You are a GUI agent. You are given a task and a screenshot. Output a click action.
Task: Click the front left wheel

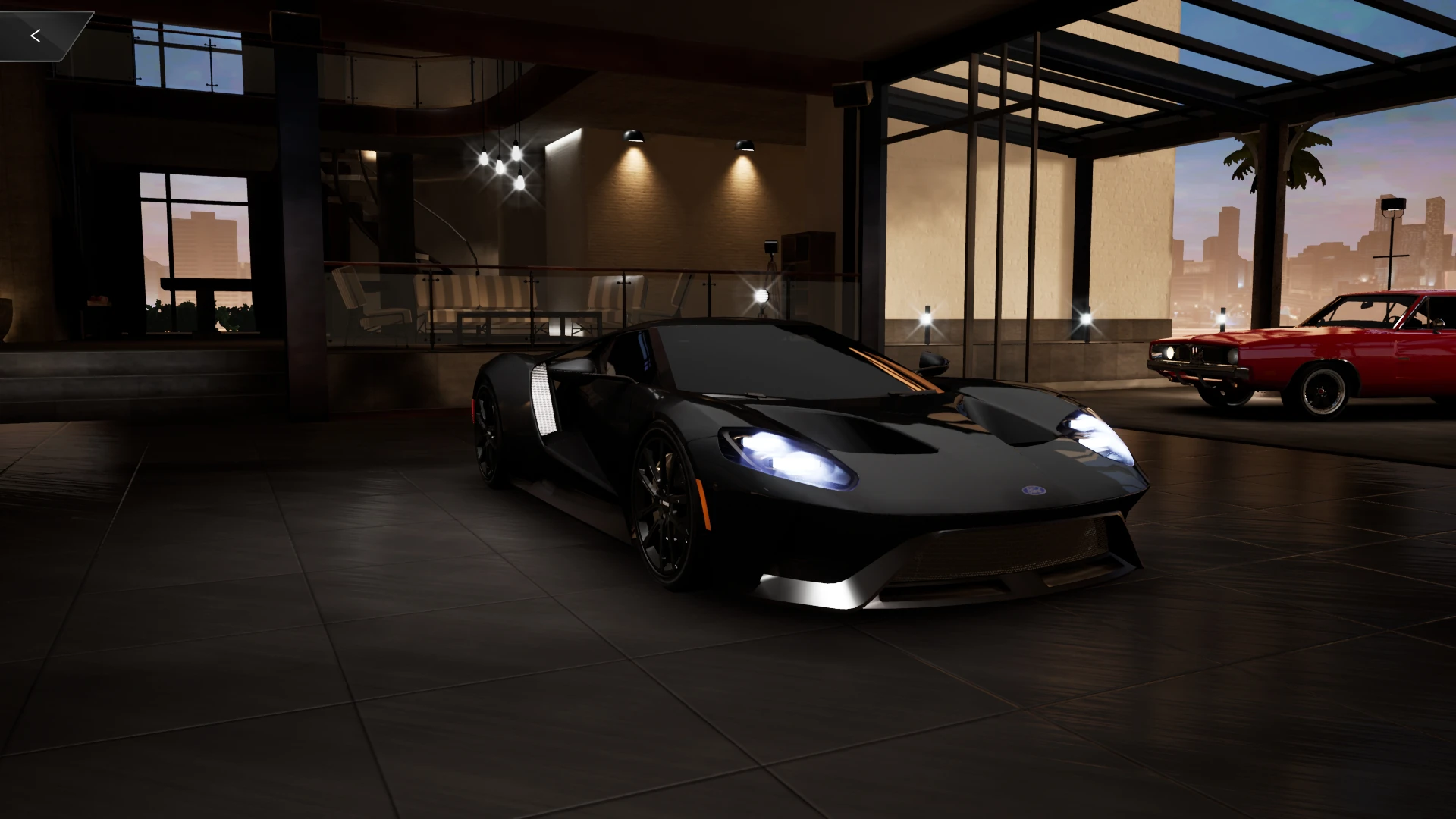[661, 493]
